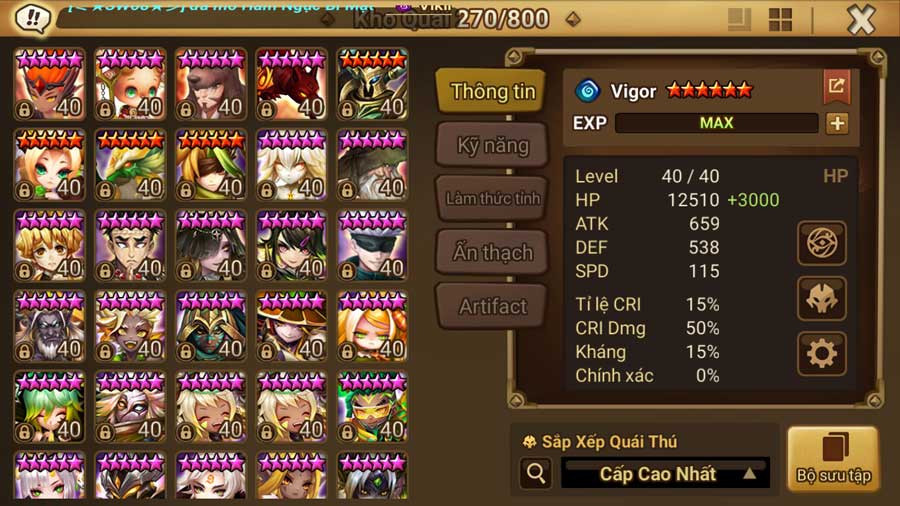Image resolution: width=900 pixels, height=506 pixels.
Task: Pick the blindfolded monster thumbnail
Action: (372, 246)
